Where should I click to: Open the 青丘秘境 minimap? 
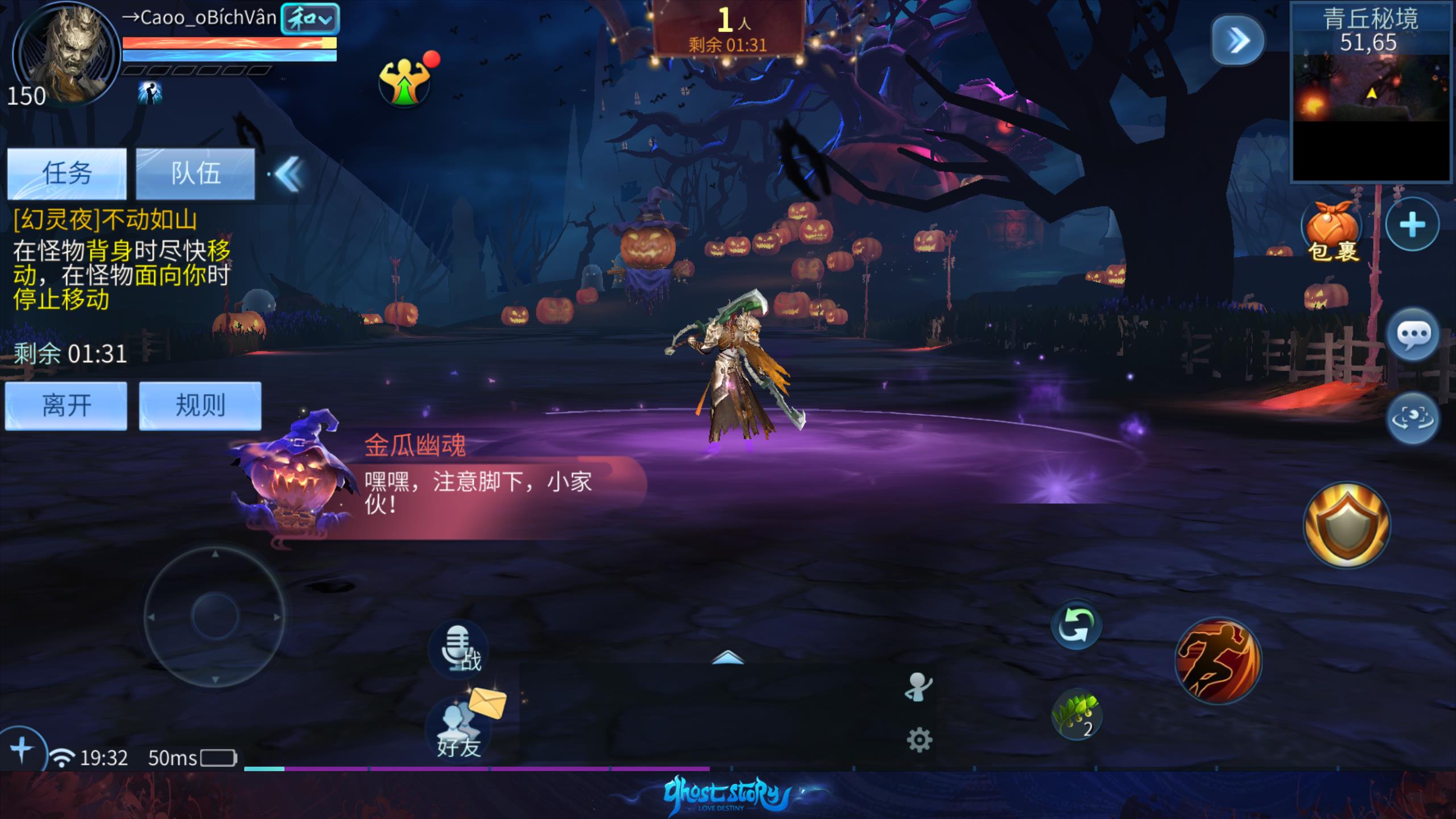tap(1371, 91)
